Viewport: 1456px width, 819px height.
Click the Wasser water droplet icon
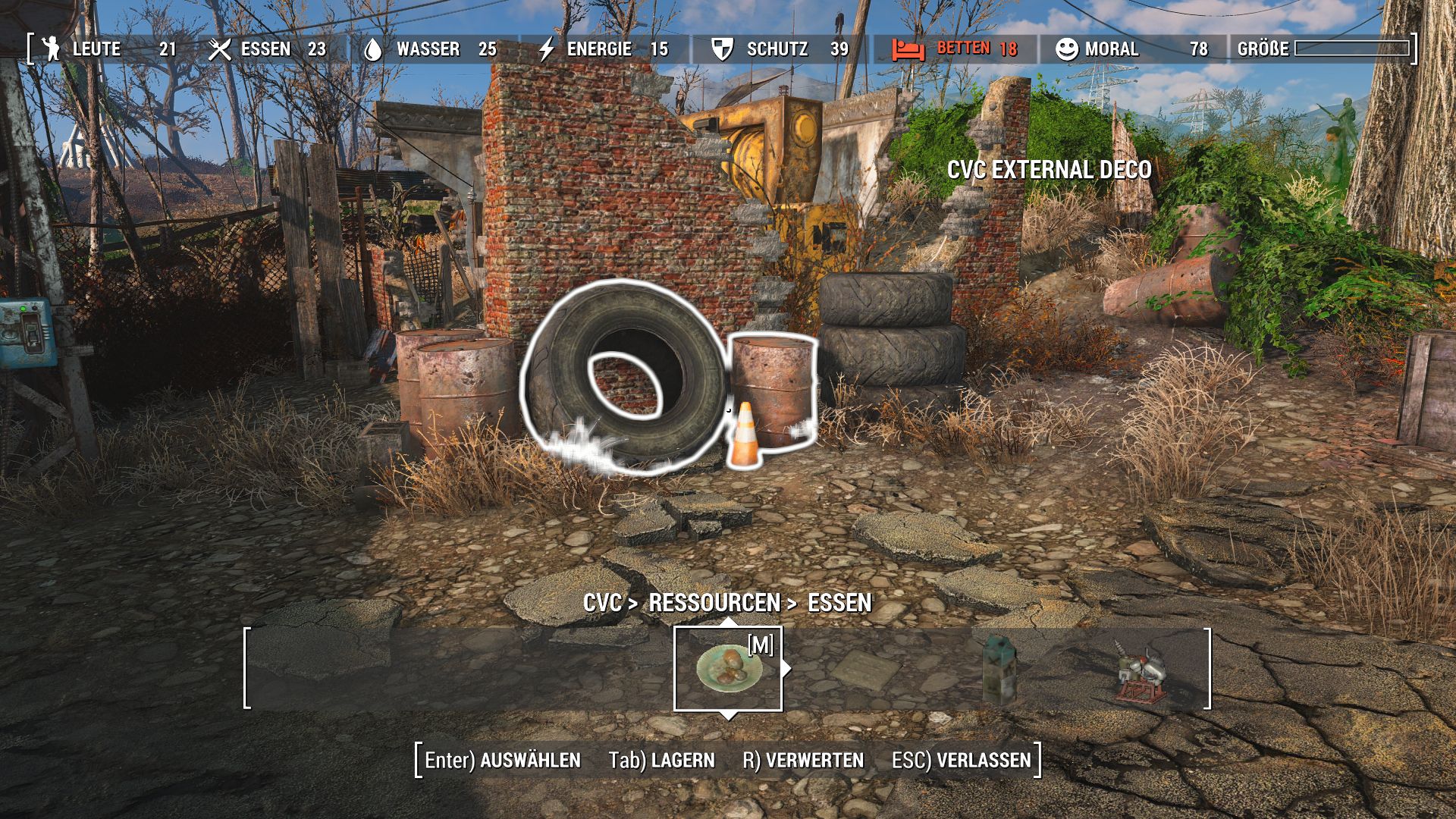(375, 49)
